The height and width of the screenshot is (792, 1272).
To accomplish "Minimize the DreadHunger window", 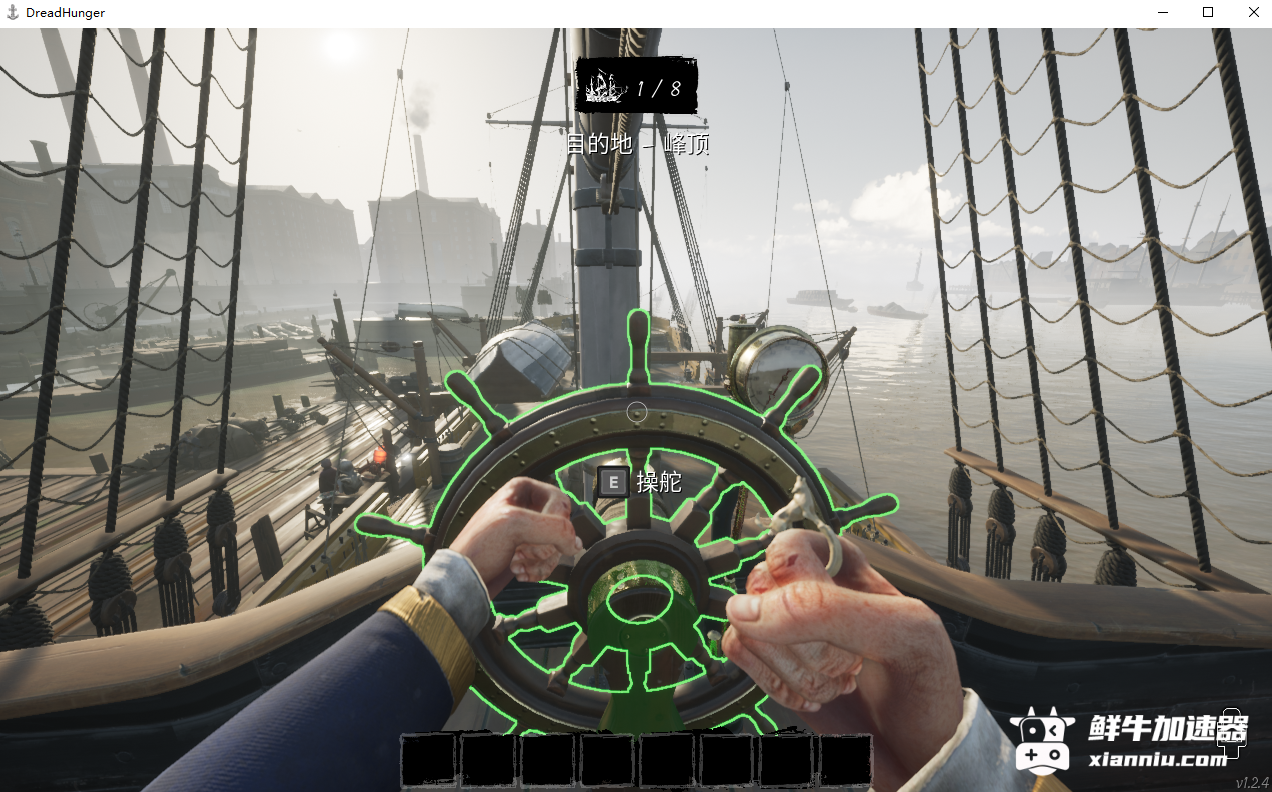I will coord(1163,13).
